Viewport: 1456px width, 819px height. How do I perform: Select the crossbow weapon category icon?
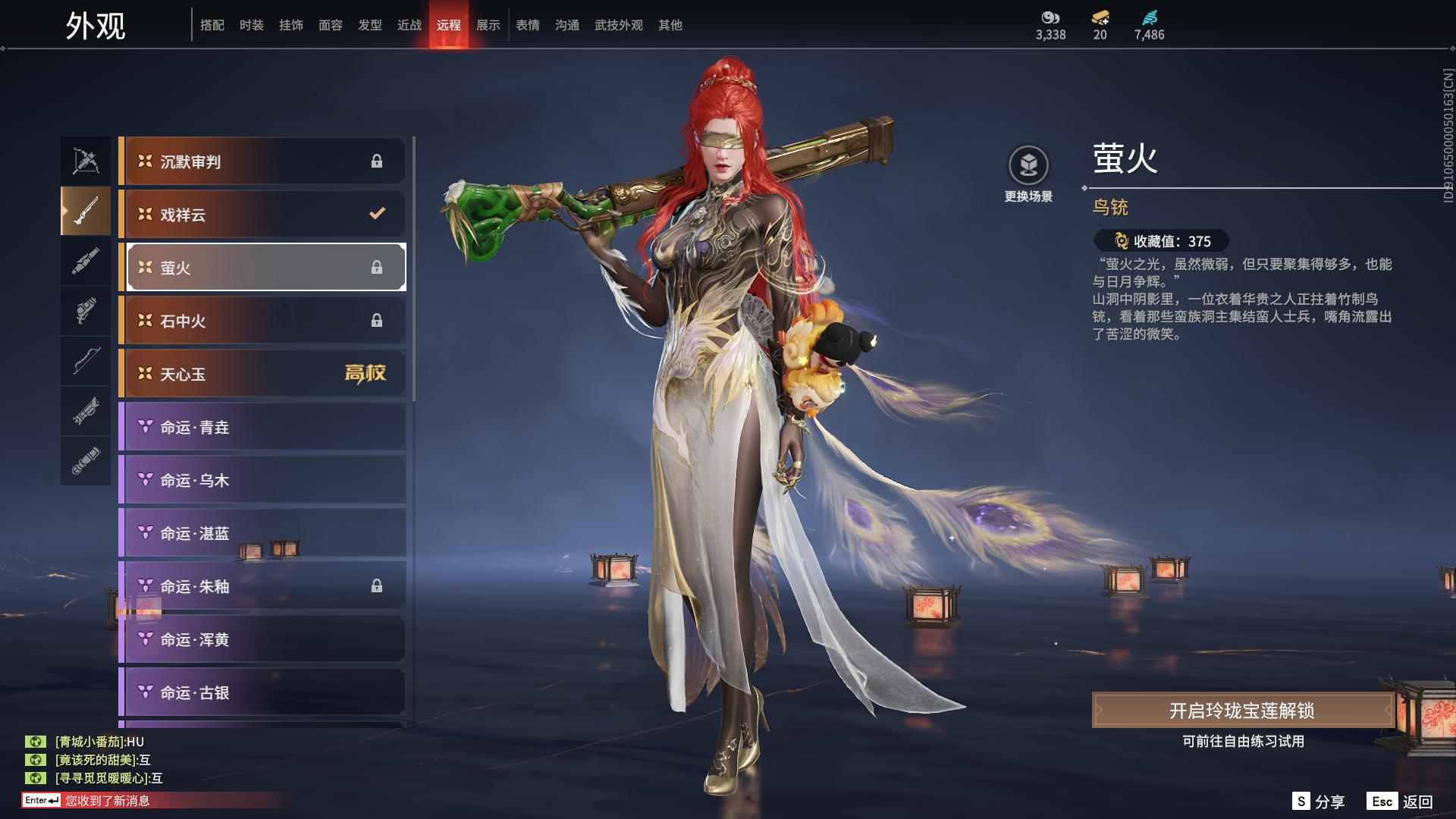[86, 159]
